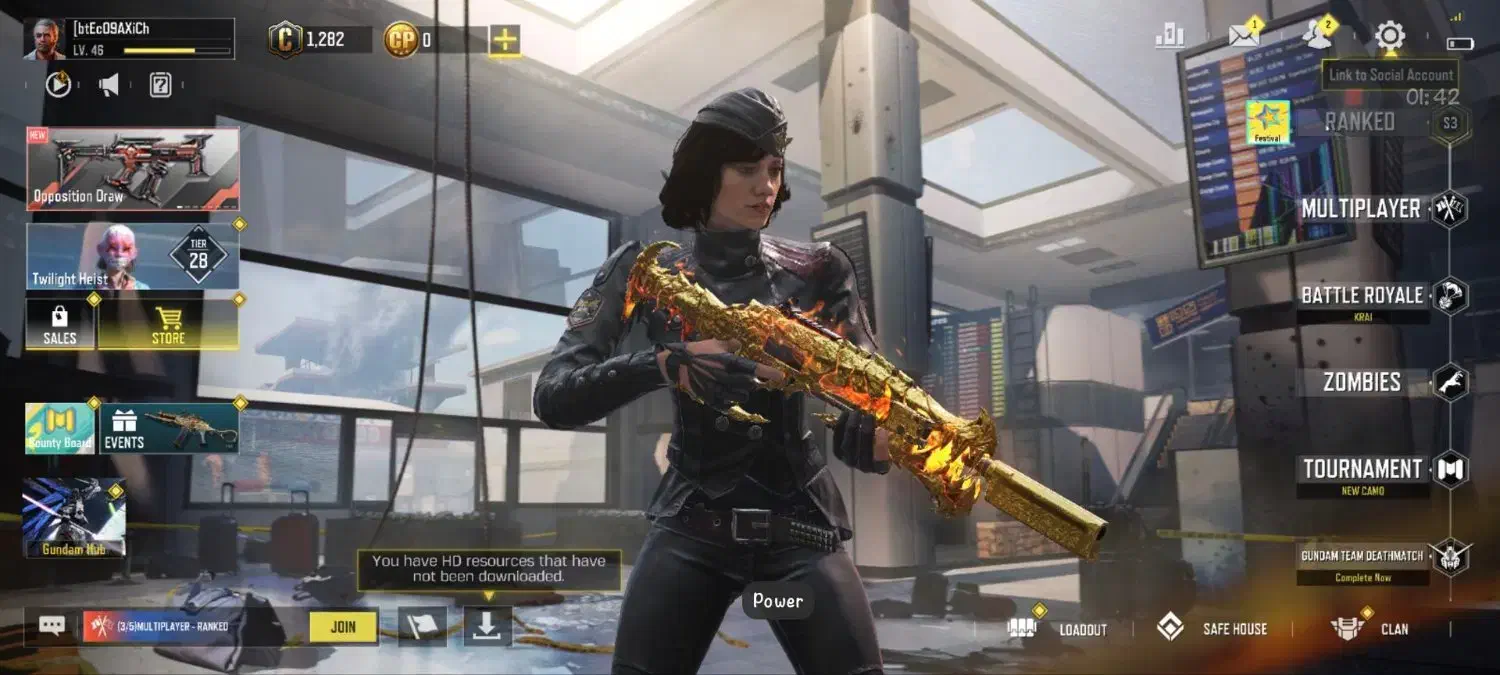
Task: Open the Multiplayer mode
Action: click(1361, 209)
